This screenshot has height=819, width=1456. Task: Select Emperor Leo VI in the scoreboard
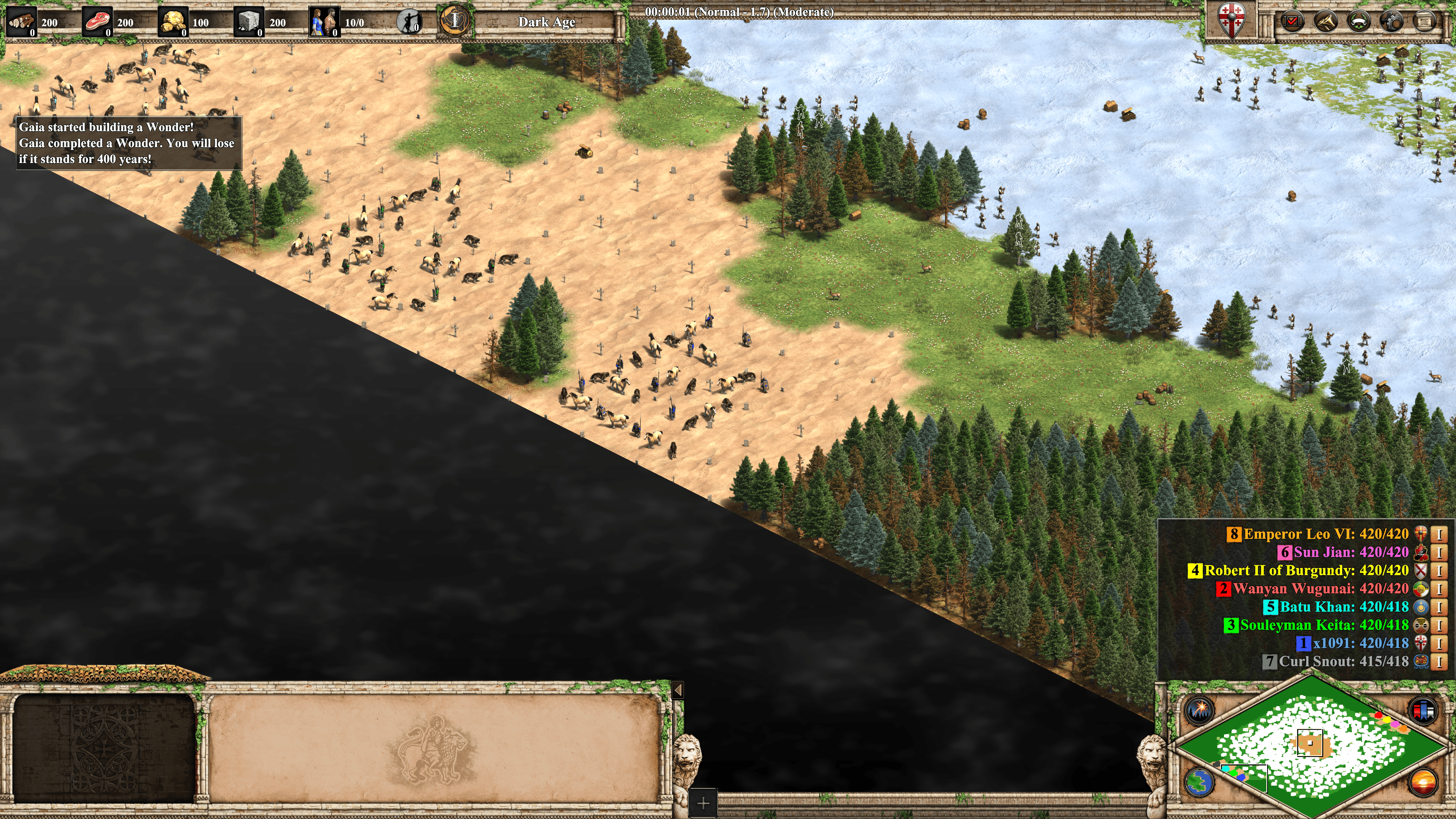coord(1326,534)
